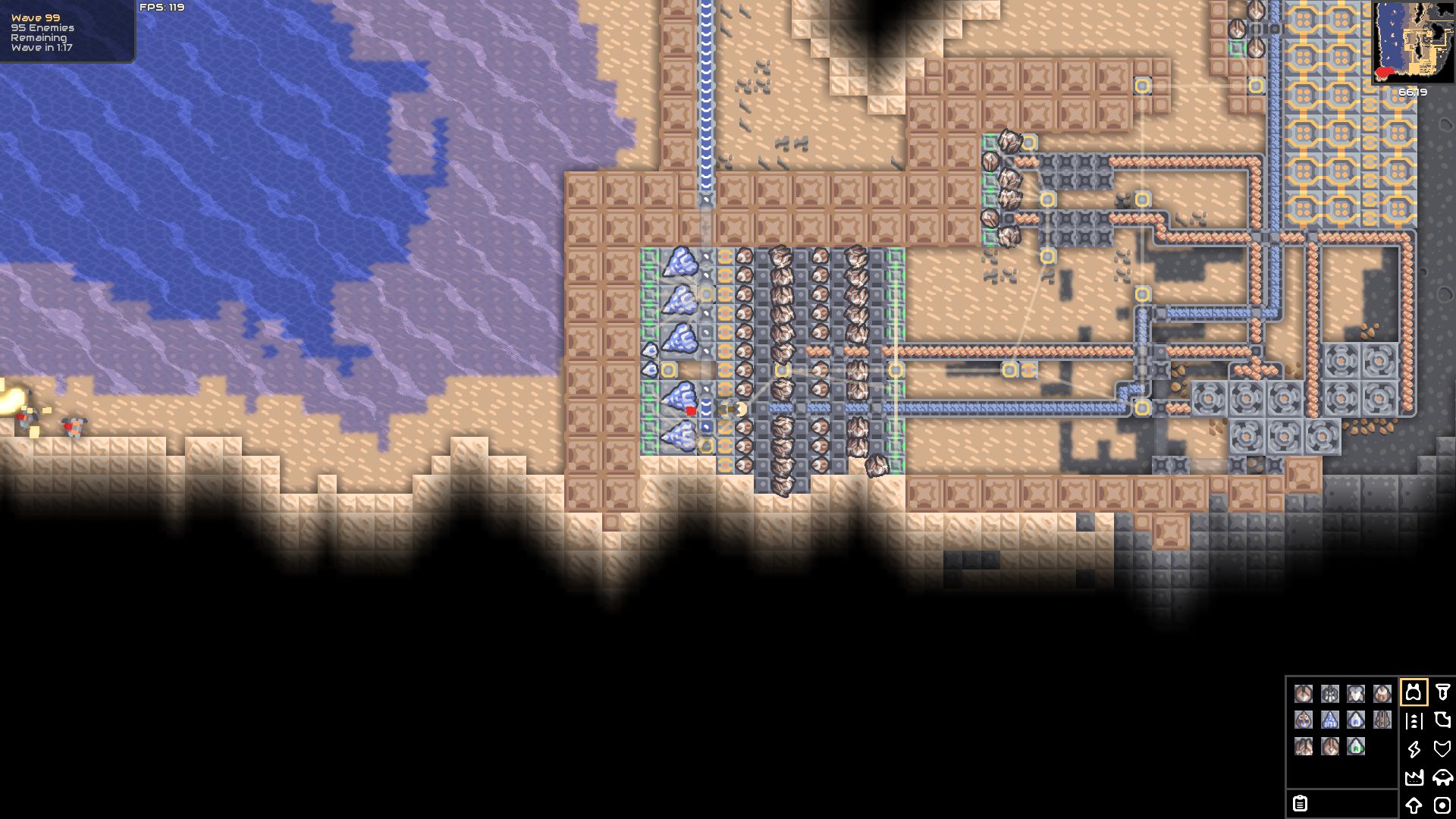Switch to the logic category tab

pos(1442,805)
